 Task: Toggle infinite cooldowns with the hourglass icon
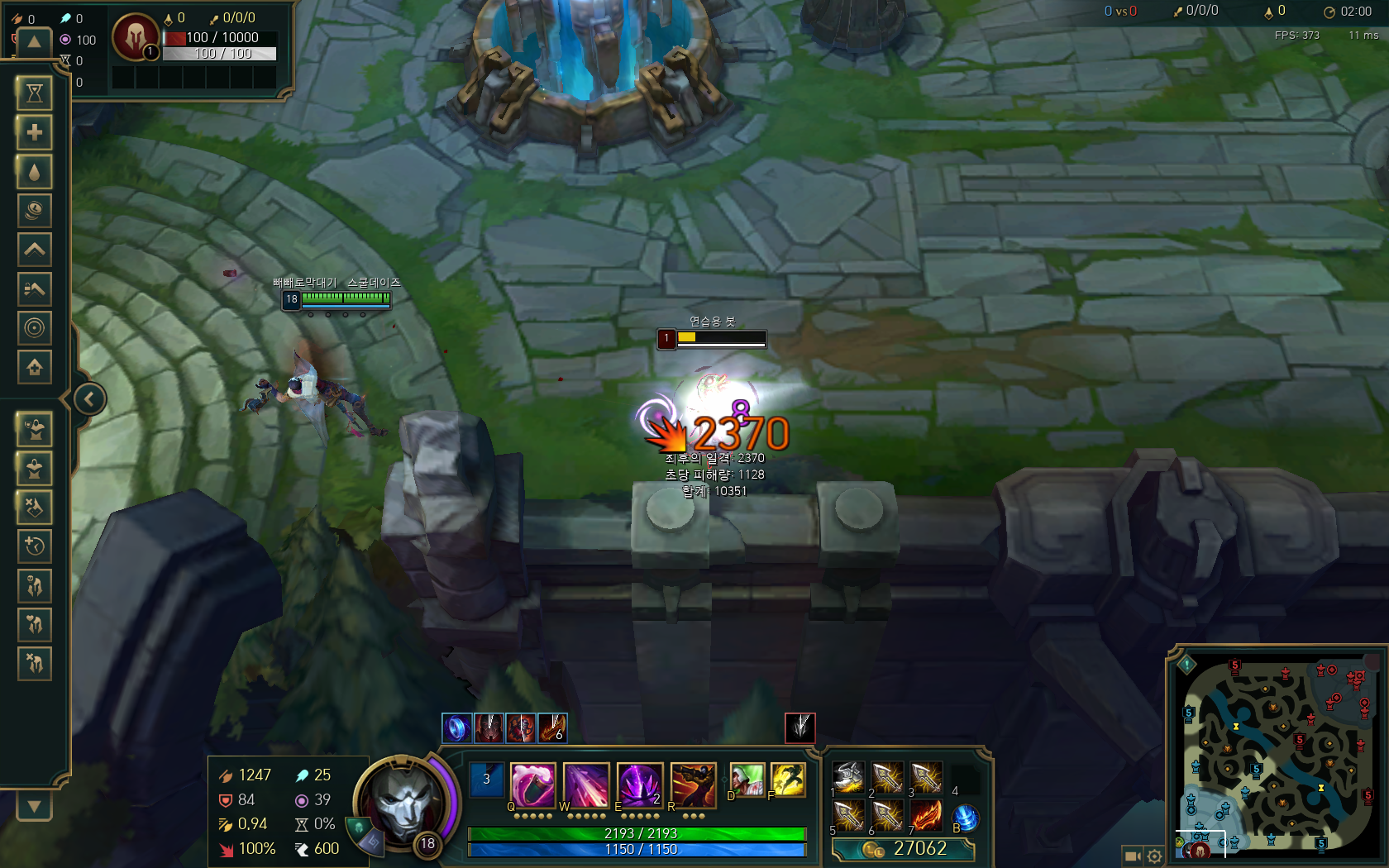coord(34,93)
